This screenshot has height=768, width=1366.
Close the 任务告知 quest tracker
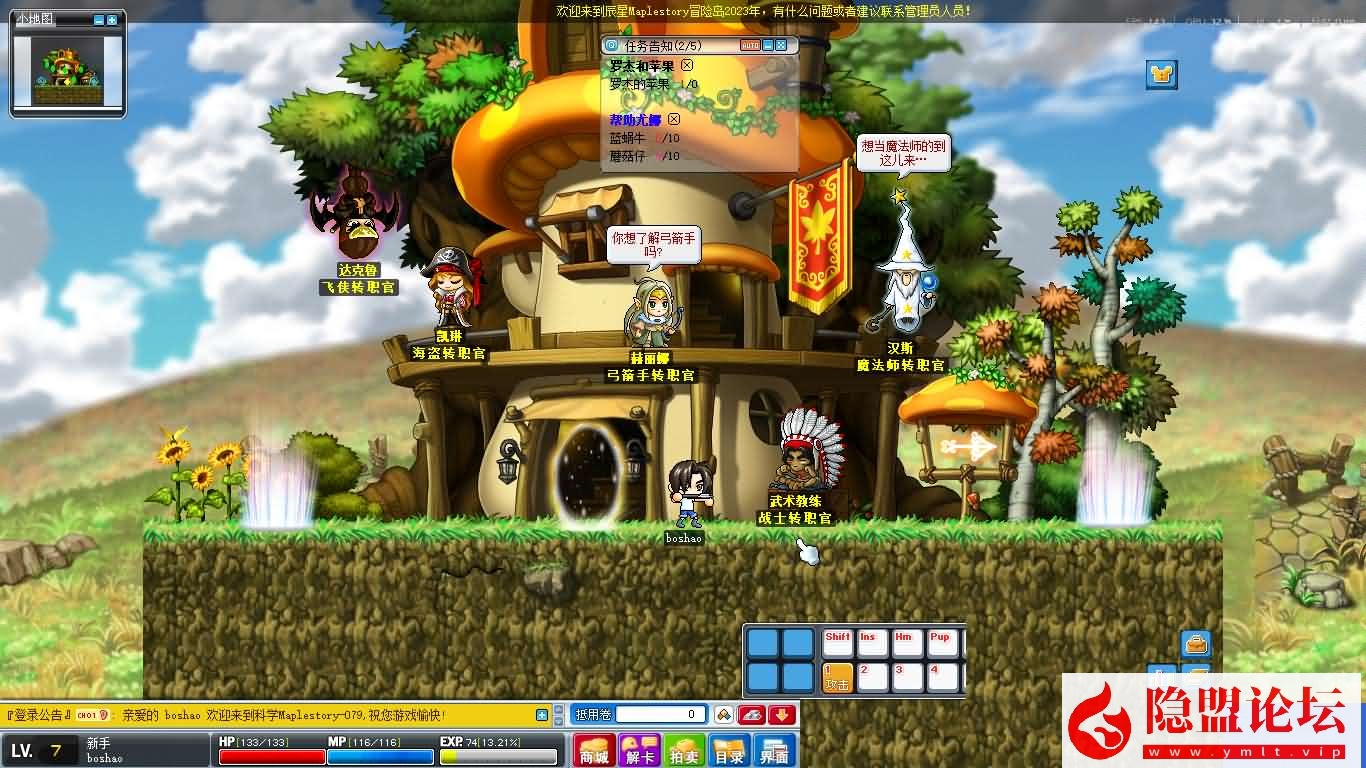(x=782, y=45)
